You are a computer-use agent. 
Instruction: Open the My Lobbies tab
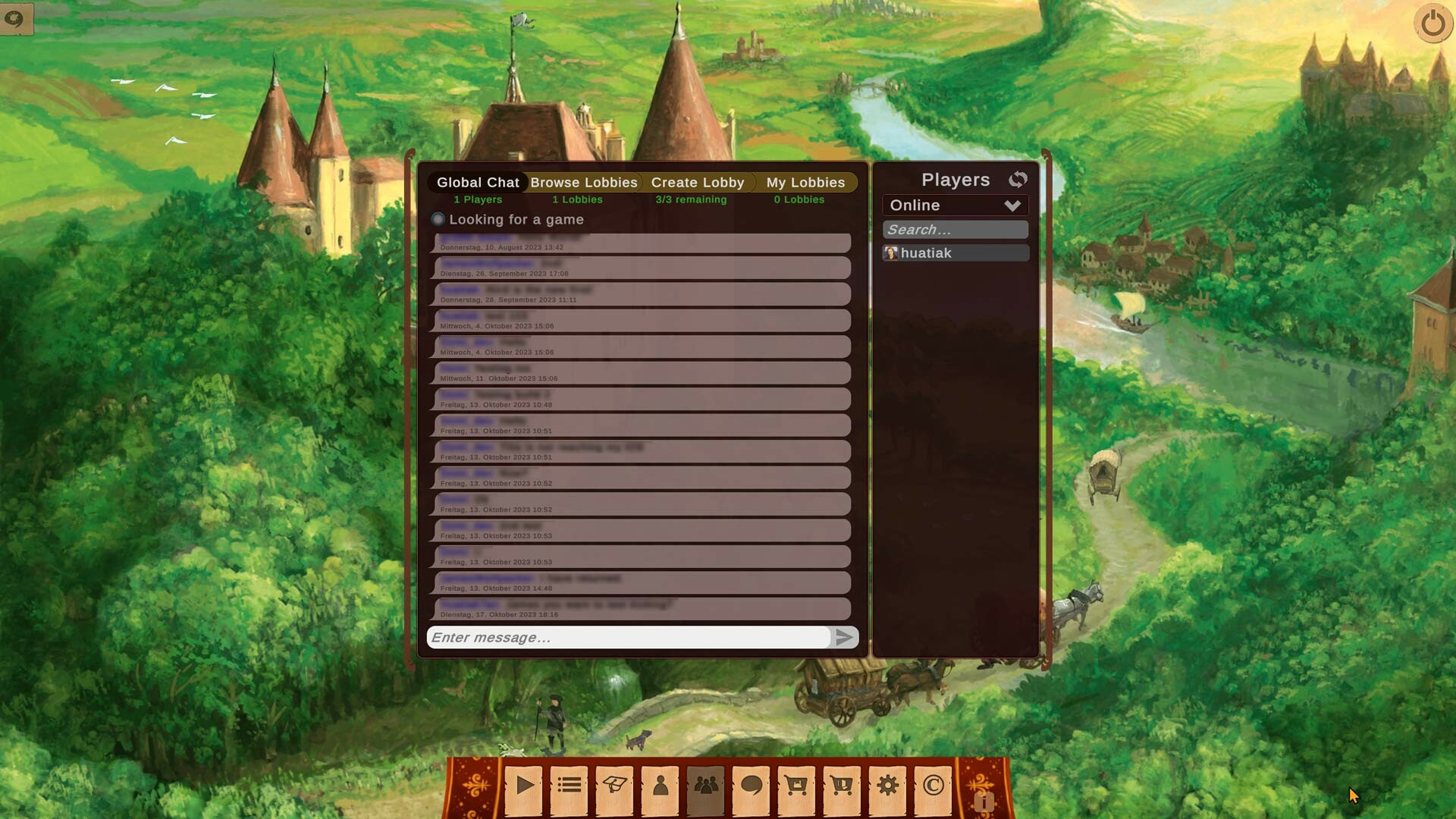805,182
